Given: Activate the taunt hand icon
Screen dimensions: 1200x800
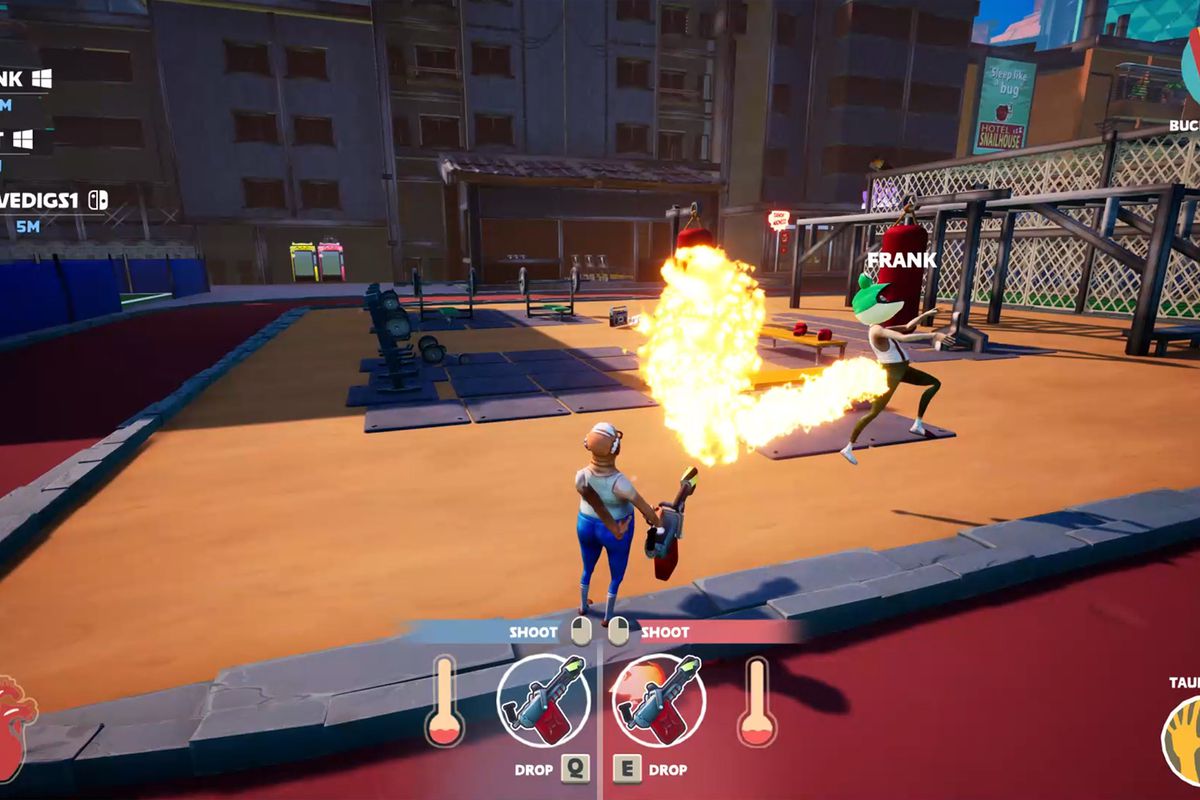Looking at the screenshot, I should [1183, 740].
